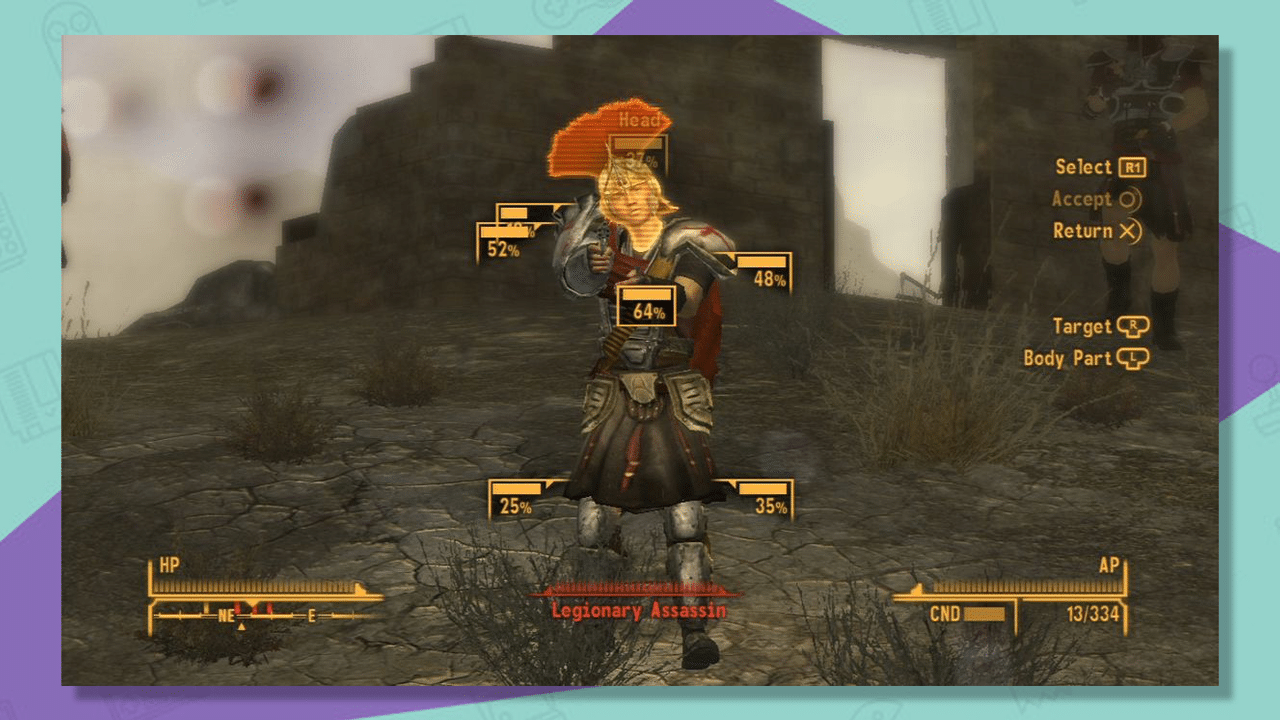The width and height of the screenshot is (1280, 720).
Task: Click the NE direction marker on the compass
Action: [225, 614]
